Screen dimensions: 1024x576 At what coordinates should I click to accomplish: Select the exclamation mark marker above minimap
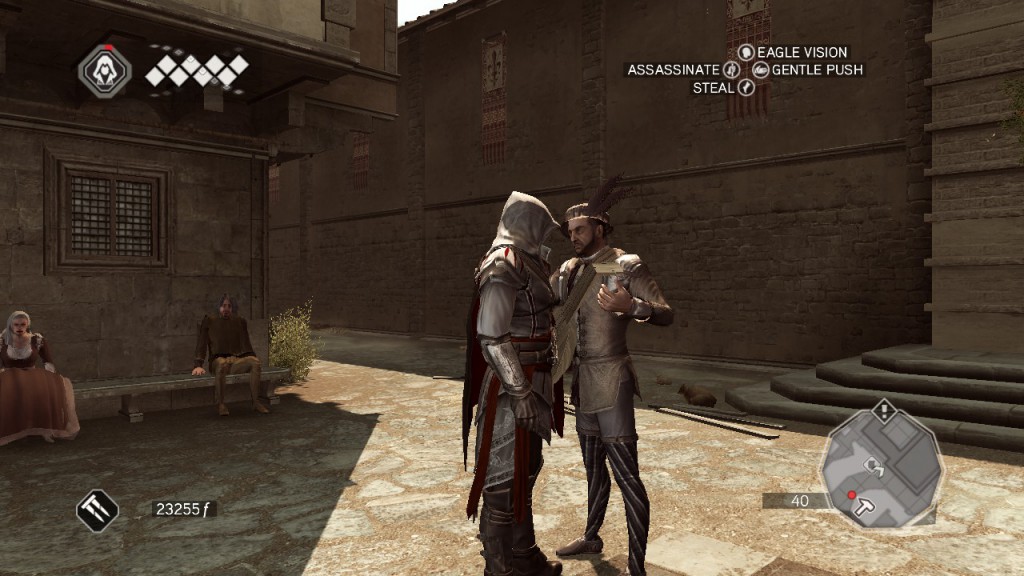point(884,409)
